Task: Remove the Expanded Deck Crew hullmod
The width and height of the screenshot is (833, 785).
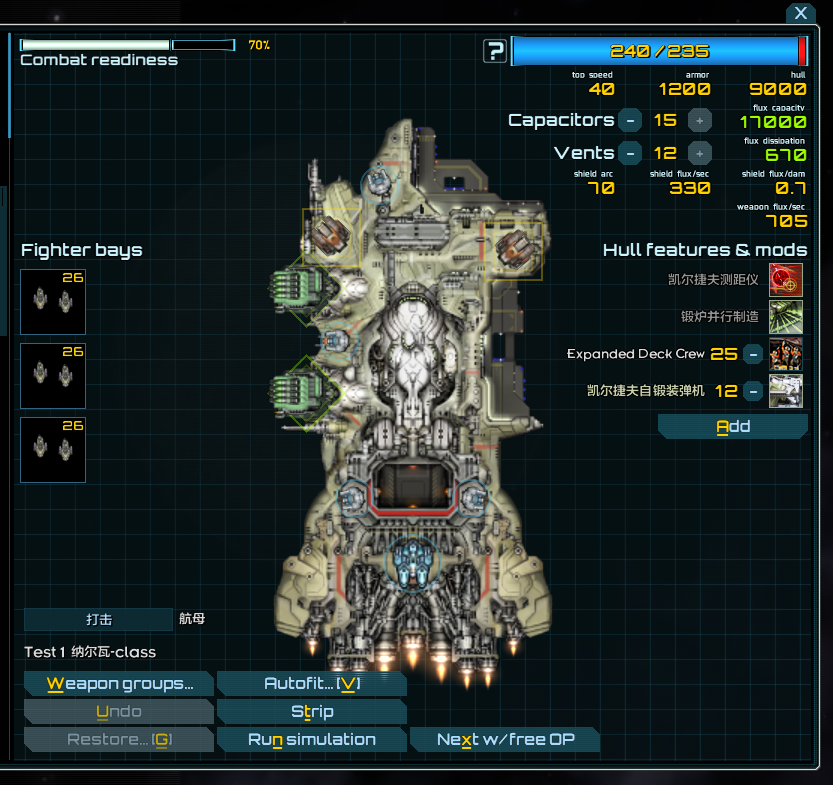Action: [x=753, y=354]
